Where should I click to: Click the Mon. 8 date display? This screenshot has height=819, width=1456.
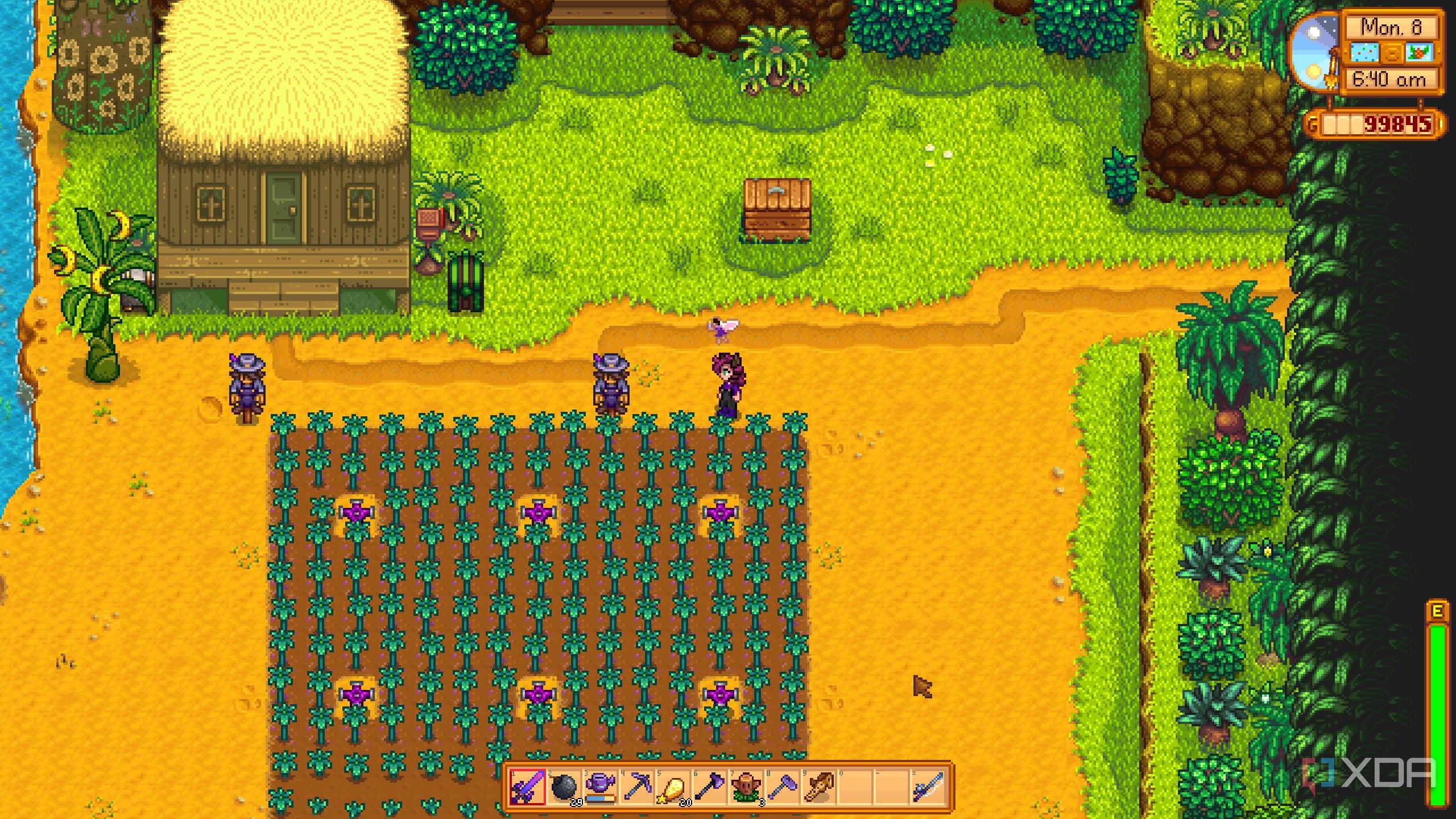coord(1391,27)
